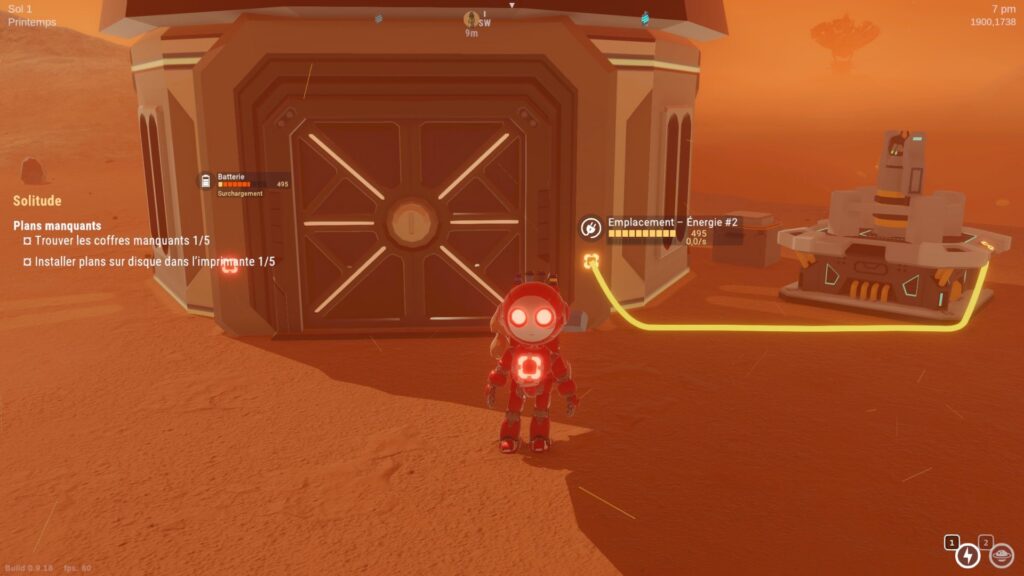Click the Batterie status icon
Viewport: 1024px width, 576px height.
(206, 181)
